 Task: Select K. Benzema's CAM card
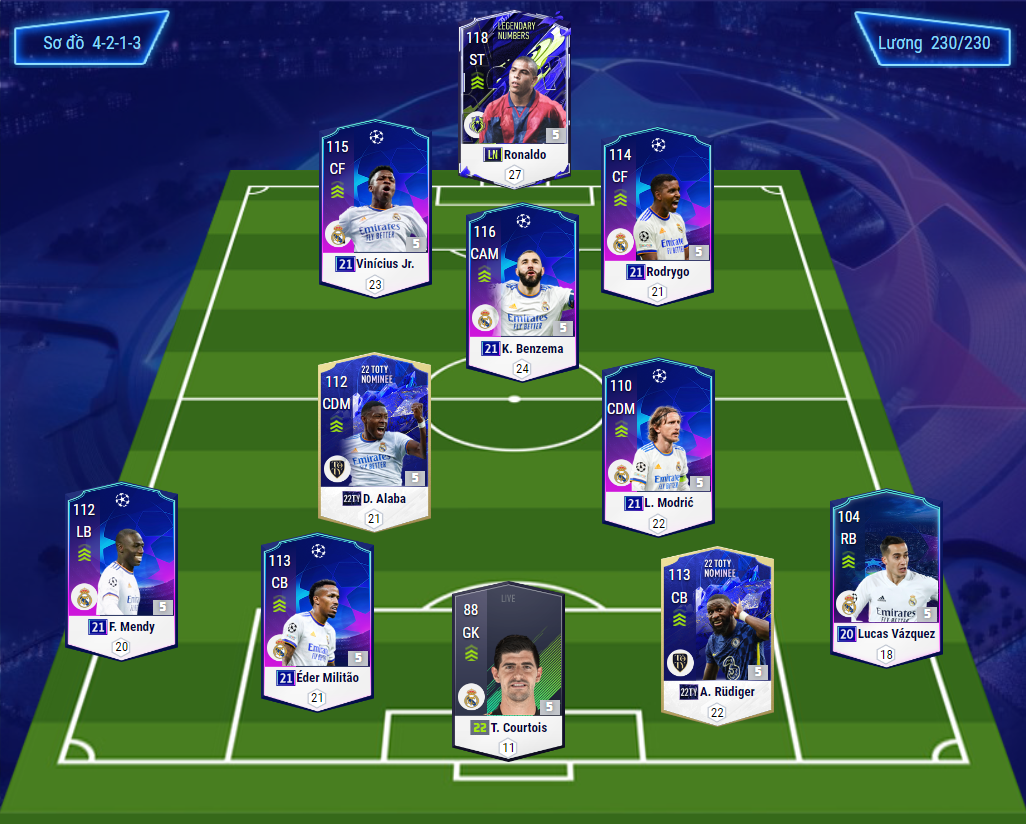[522, 290]
